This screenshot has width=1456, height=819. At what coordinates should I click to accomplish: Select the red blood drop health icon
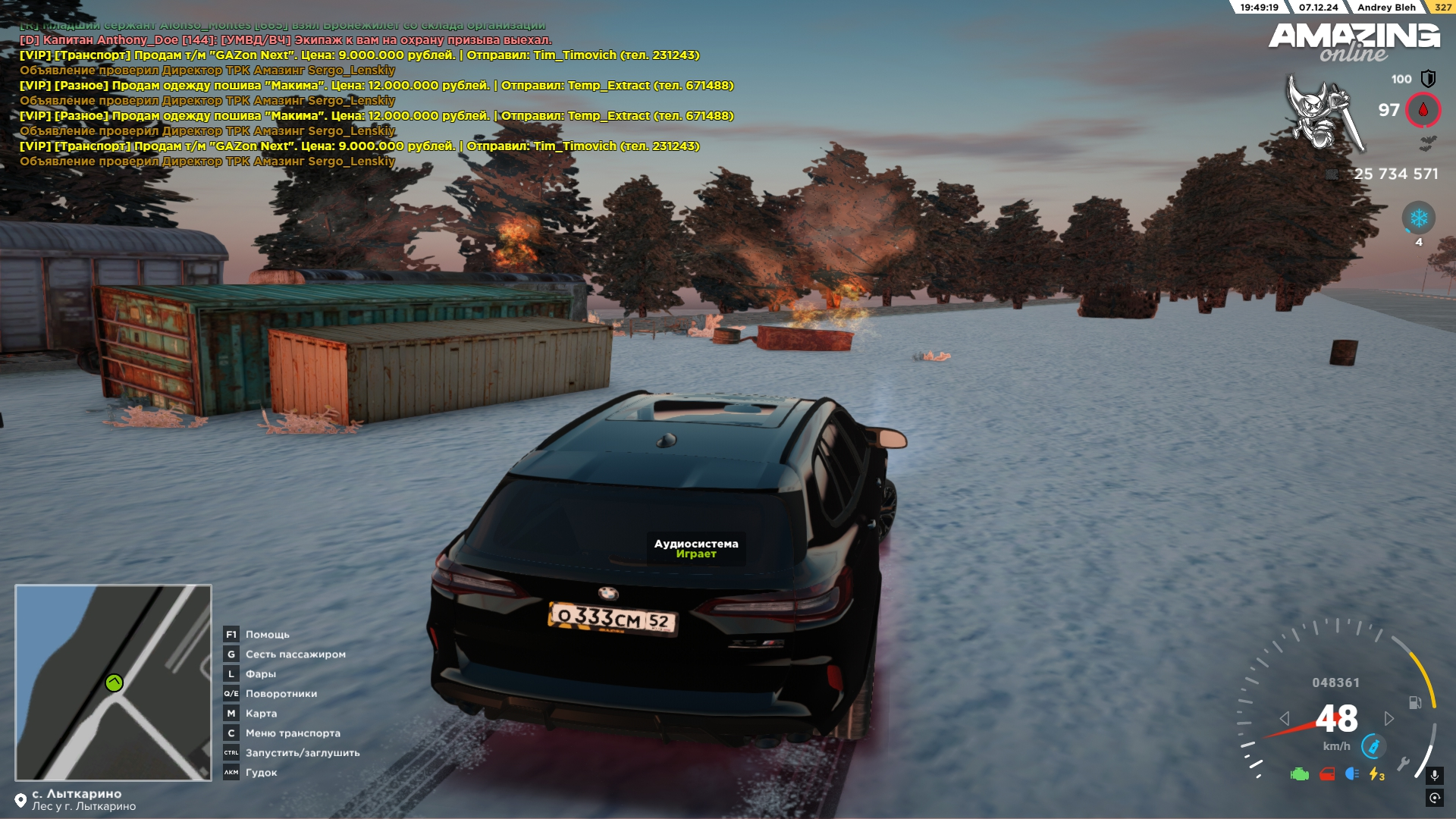[x=1423, y=110]
